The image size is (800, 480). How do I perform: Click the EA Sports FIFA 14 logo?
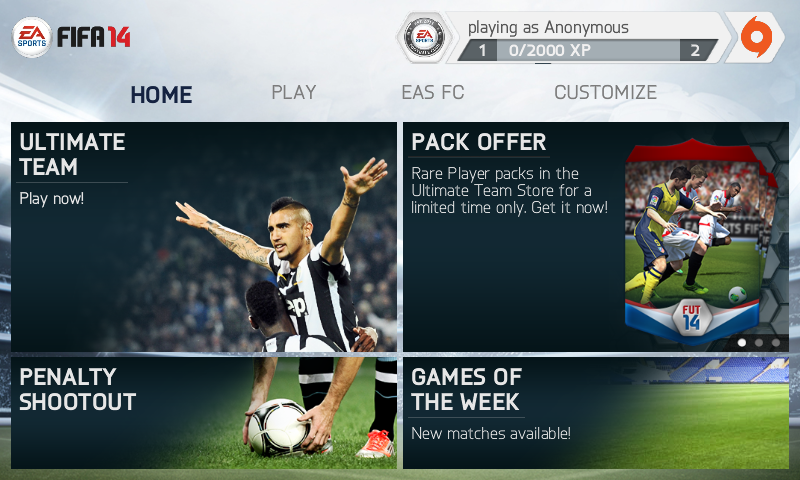pyautogui.click(x=72, y=37)
